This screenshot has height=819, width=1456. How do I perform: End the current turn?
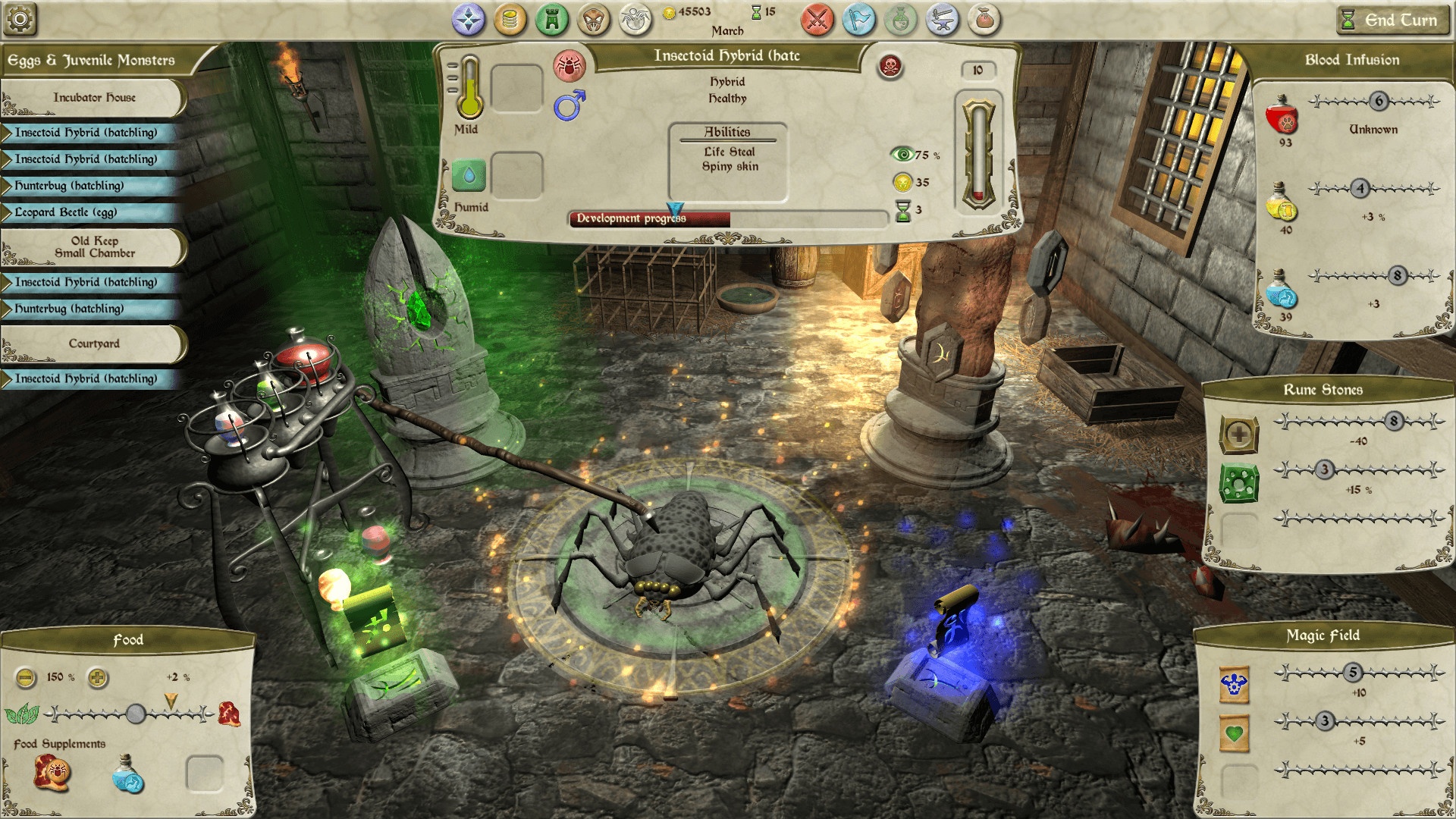click(x=1388, y=20)
